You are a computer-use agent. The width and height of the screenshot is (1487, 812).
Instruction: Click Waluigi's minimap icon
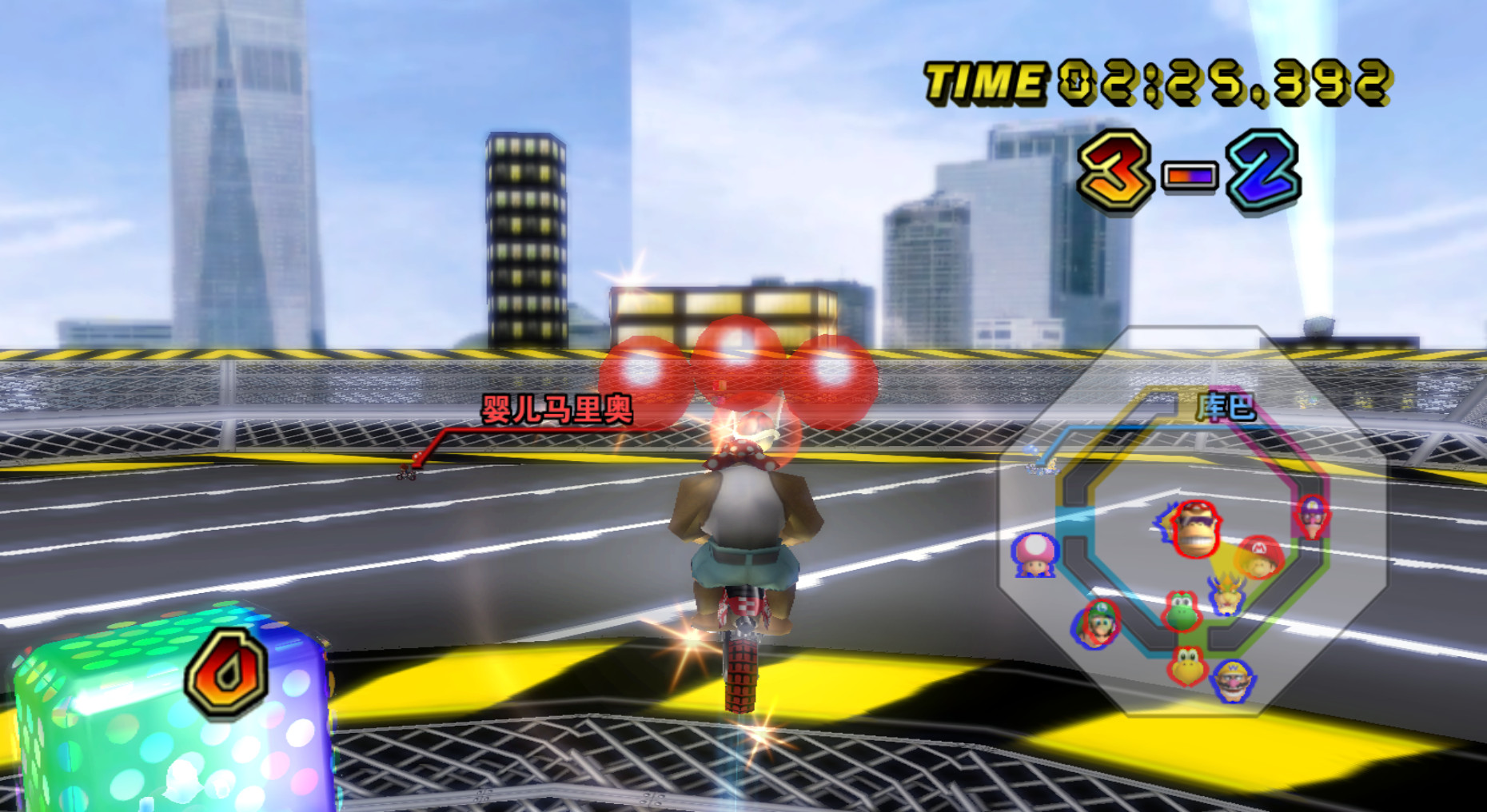pos(1312,518)
